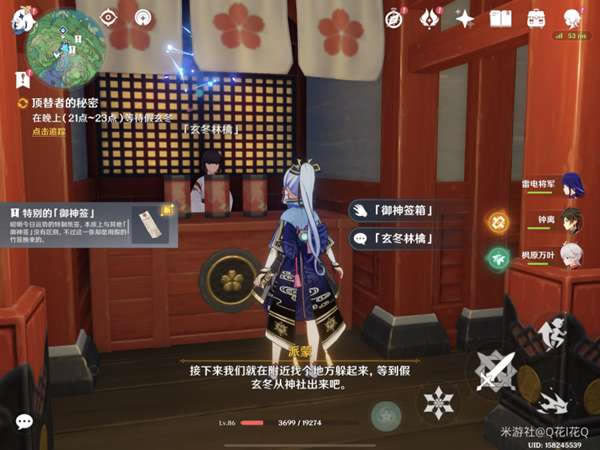Open the backpack inventory

click(537, 18)
